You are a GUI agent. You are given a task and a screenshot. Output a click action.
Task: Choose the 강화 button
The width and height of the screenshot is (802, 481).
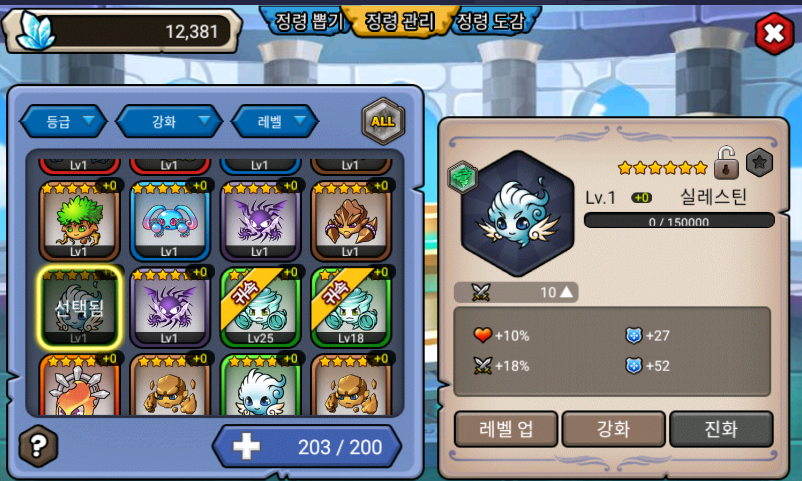pyautogui.click(x=613, y=429)
